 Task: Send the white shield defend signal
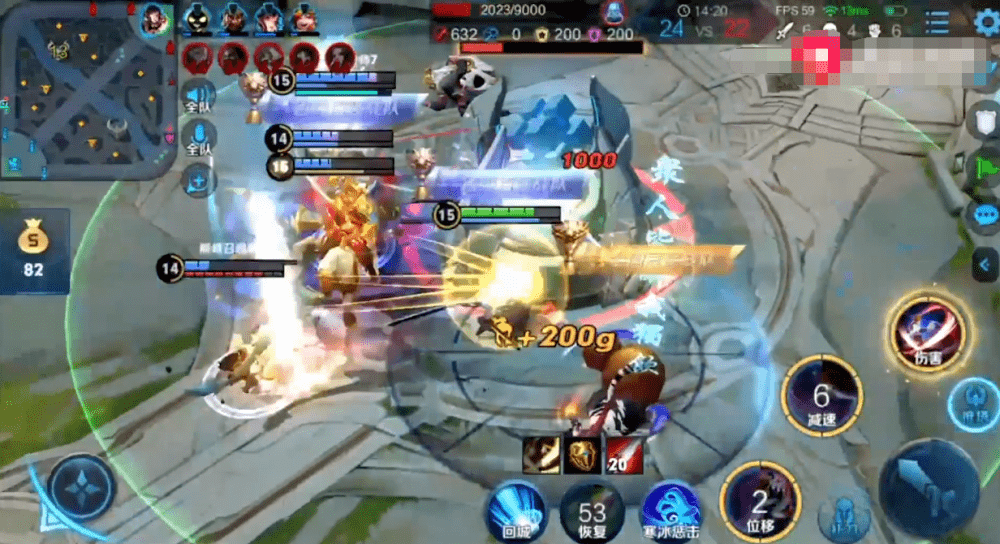click(984, 118)
